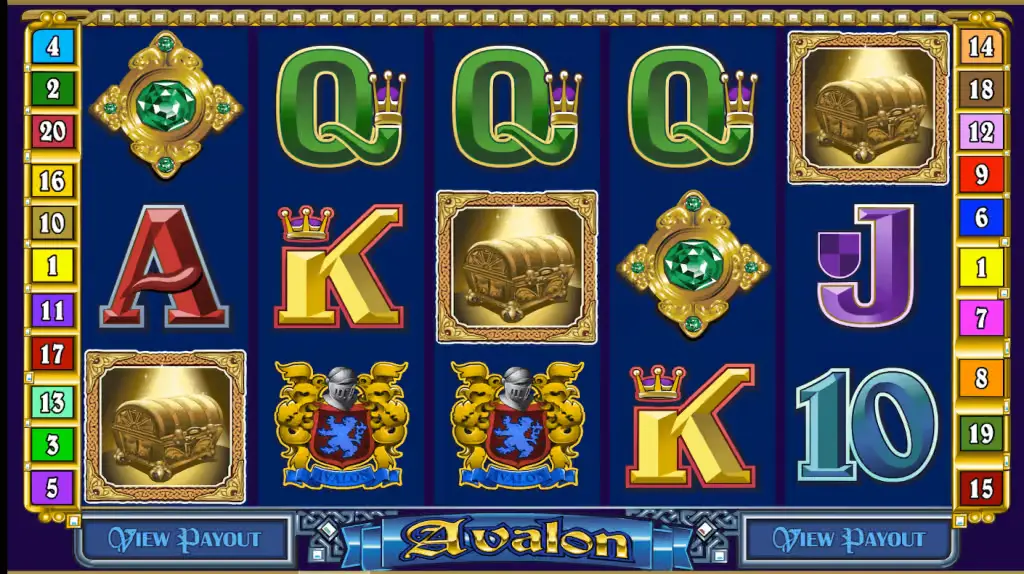This screenshot has height=574, width=1024.
Task: Choose the payline 14 marker
Action: 981,46
